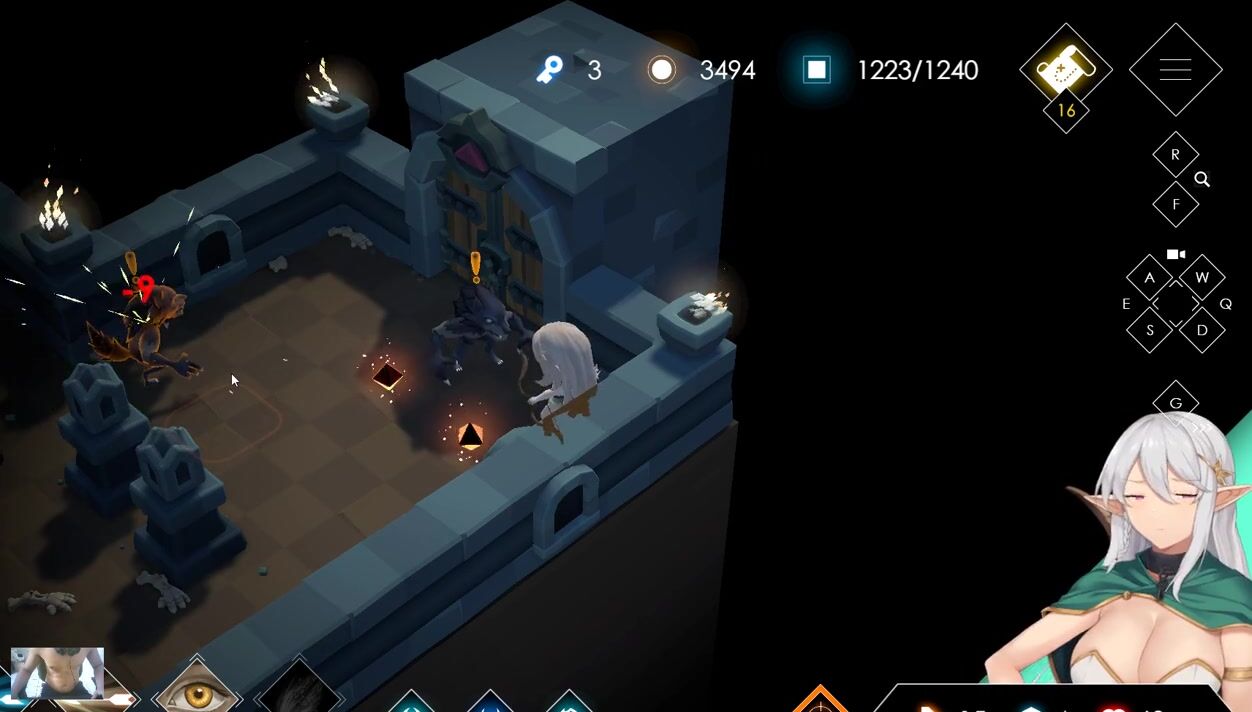
Task: Open the treasure map scroll icon
Action: [1065, 69]
